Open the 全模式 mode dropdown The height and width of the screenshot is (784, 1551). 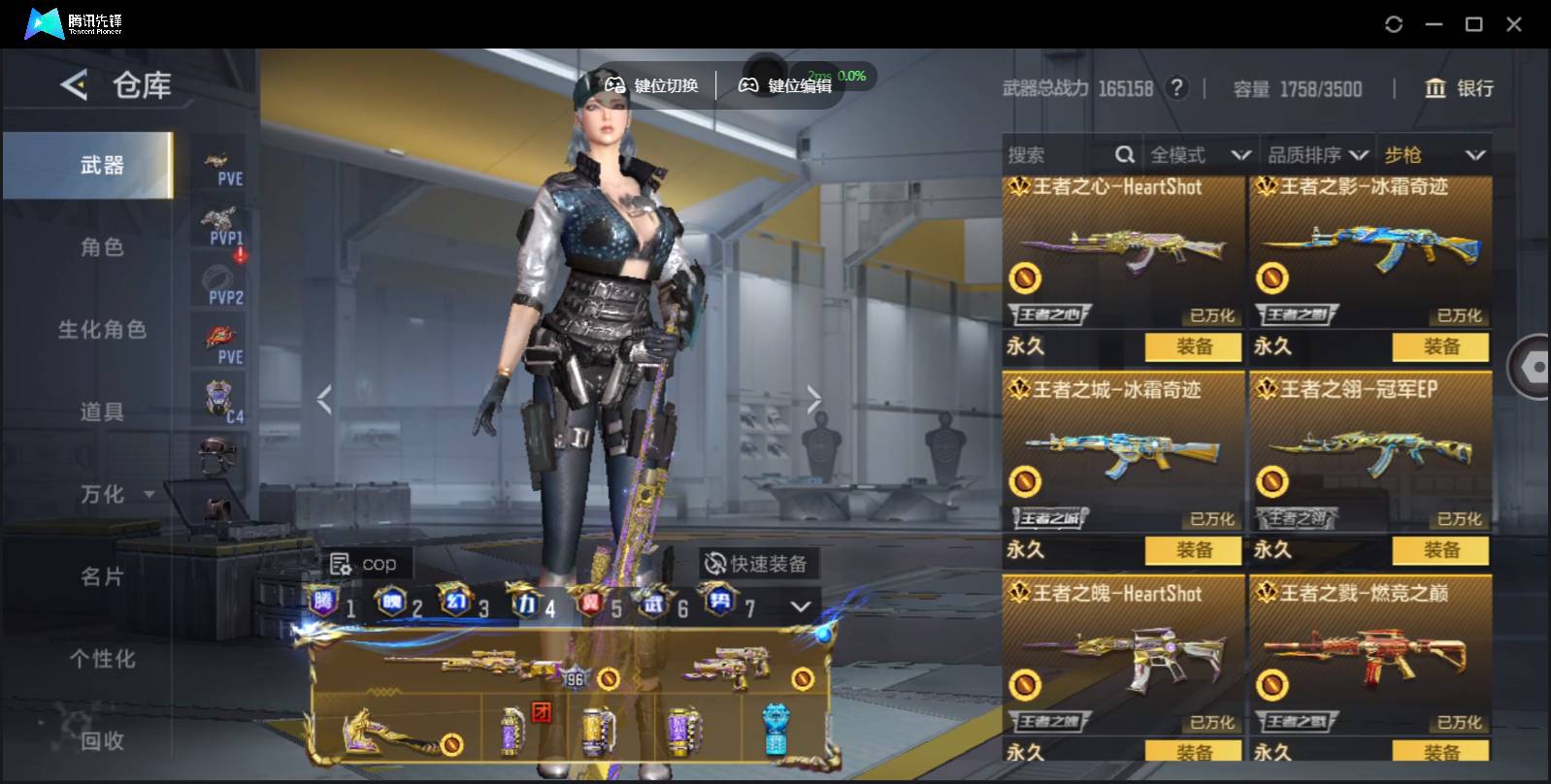[x=1199, y=155]
